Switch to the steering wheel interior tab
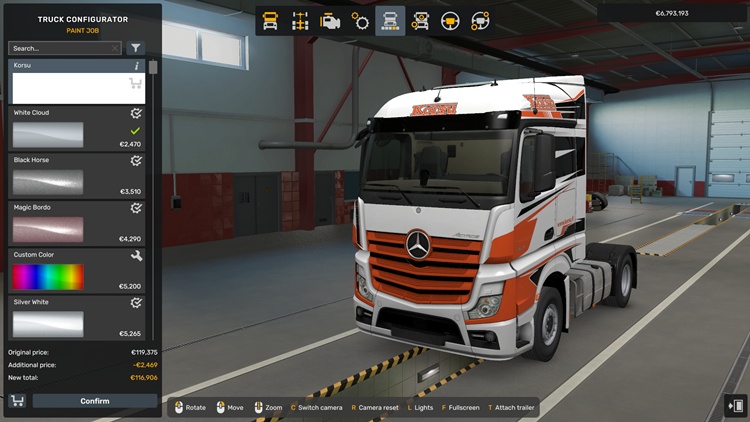This screenshot has width=750, height=422. point(451,20)
